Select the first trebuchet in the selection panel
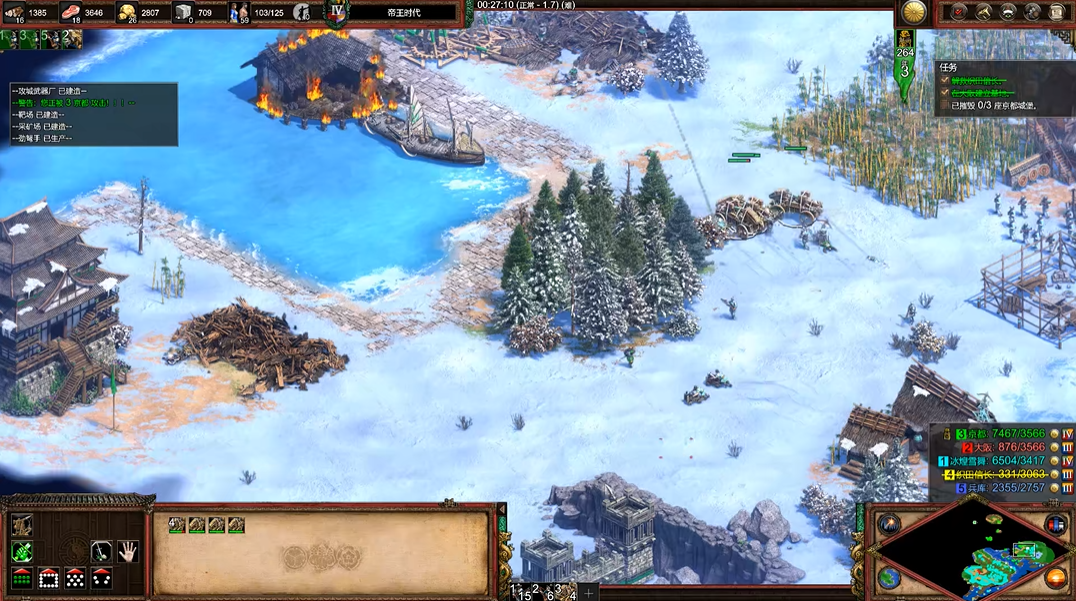This screenshot has height=601, width=1076. [176, 524]
